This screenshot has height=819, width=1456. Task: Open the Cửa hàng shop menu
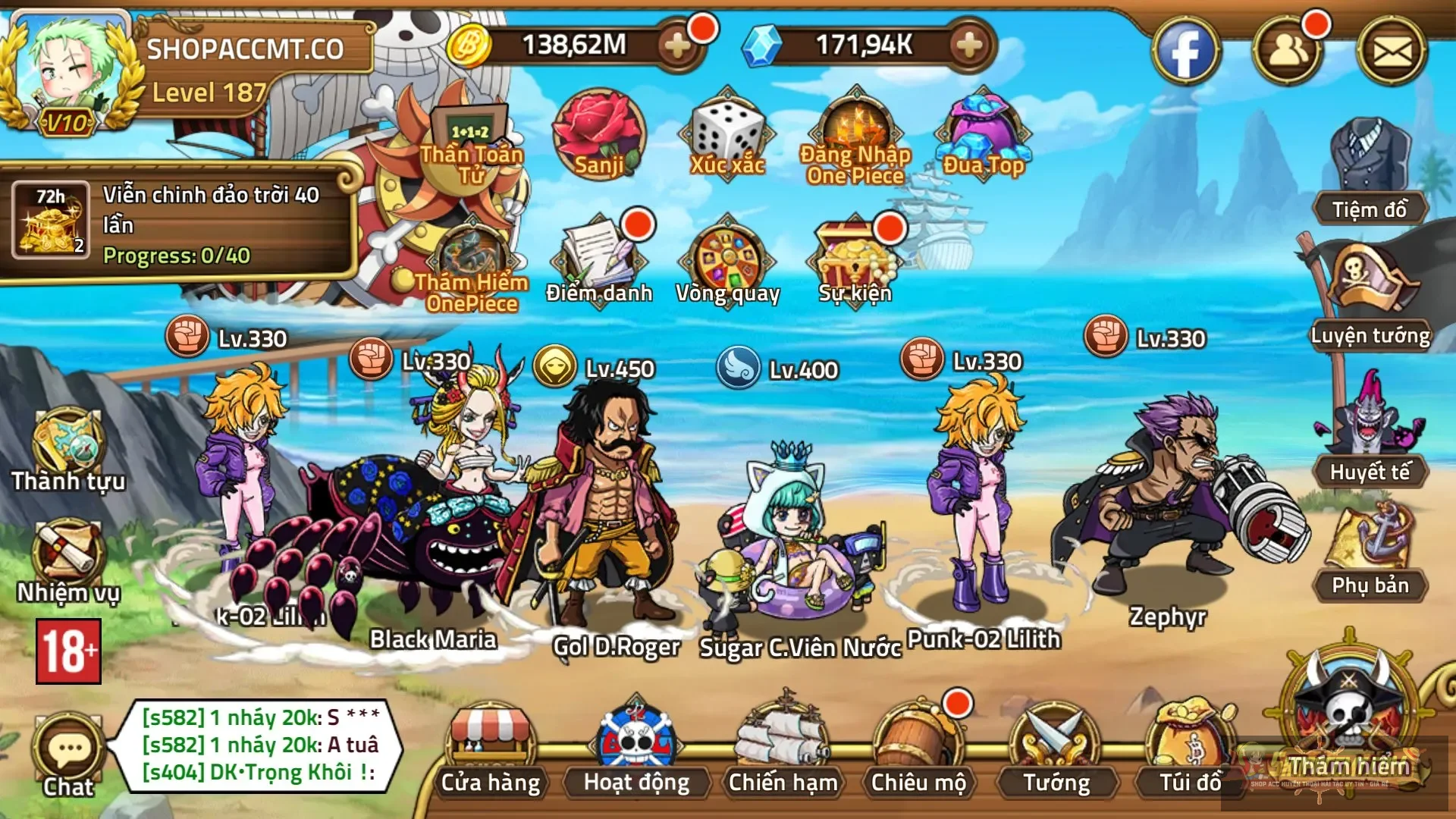(x=491, y=747)
